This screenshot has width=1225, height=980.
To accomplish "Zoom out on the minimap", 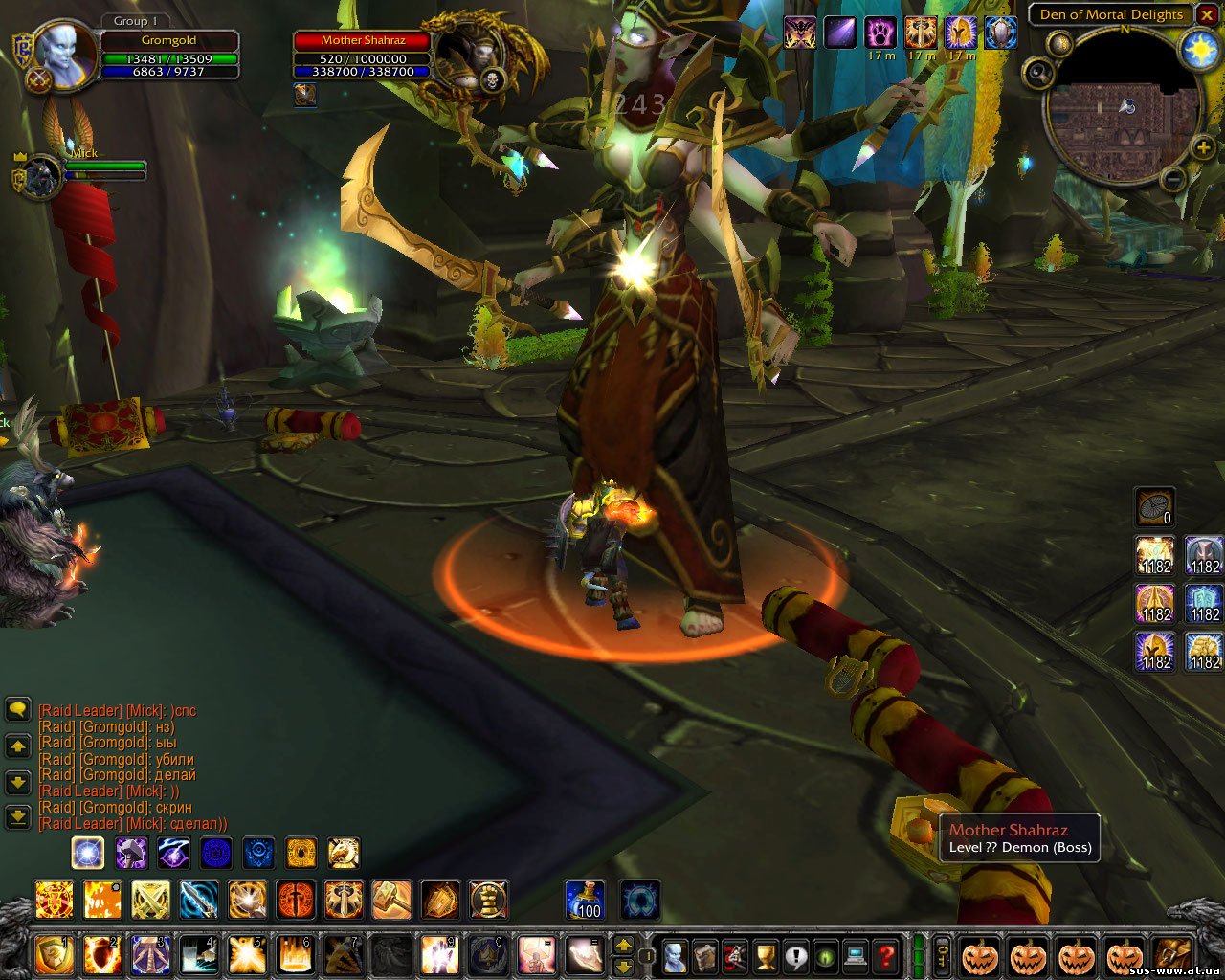I will pyautogui.click(x=1175, y=178).
